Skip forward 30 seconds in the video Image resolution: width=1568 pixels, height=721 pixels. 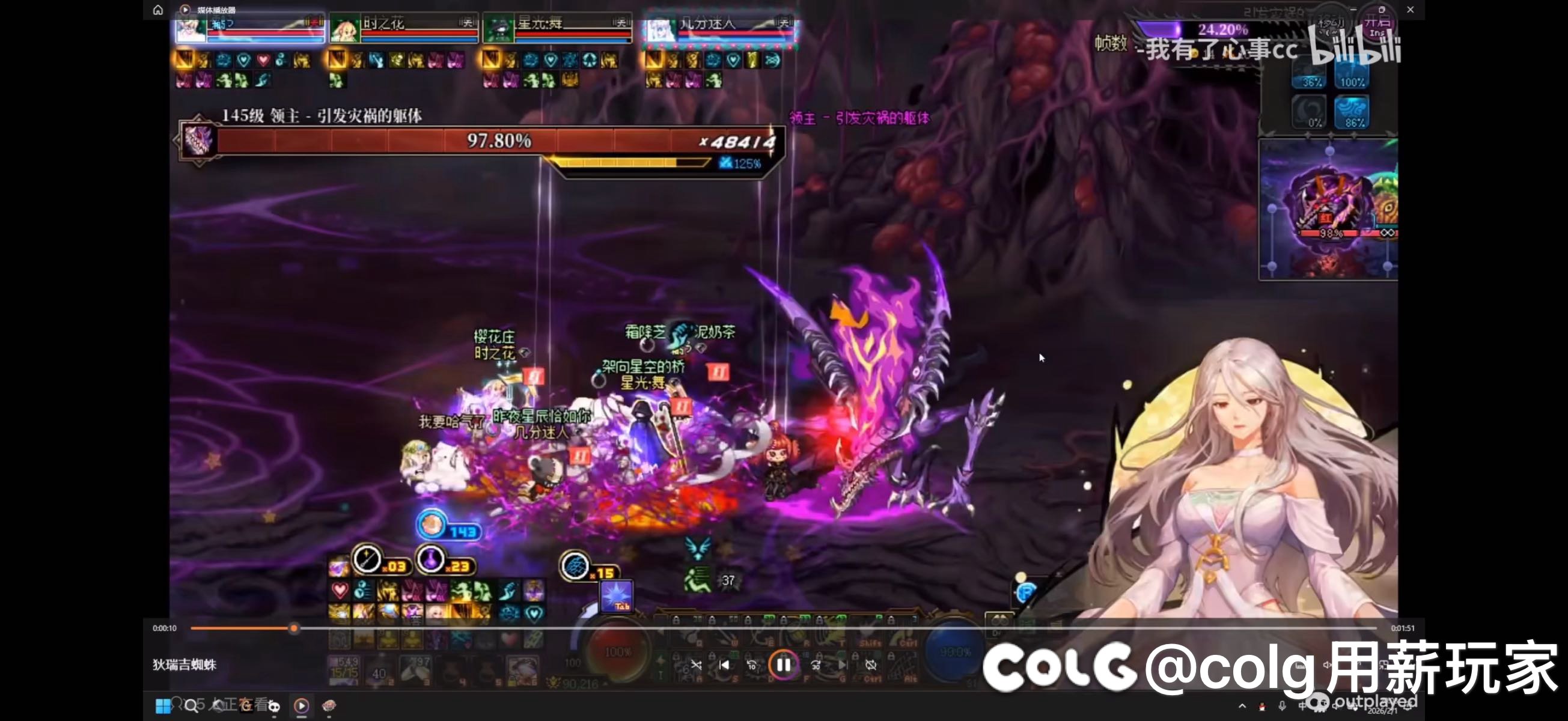pos(816,665)
